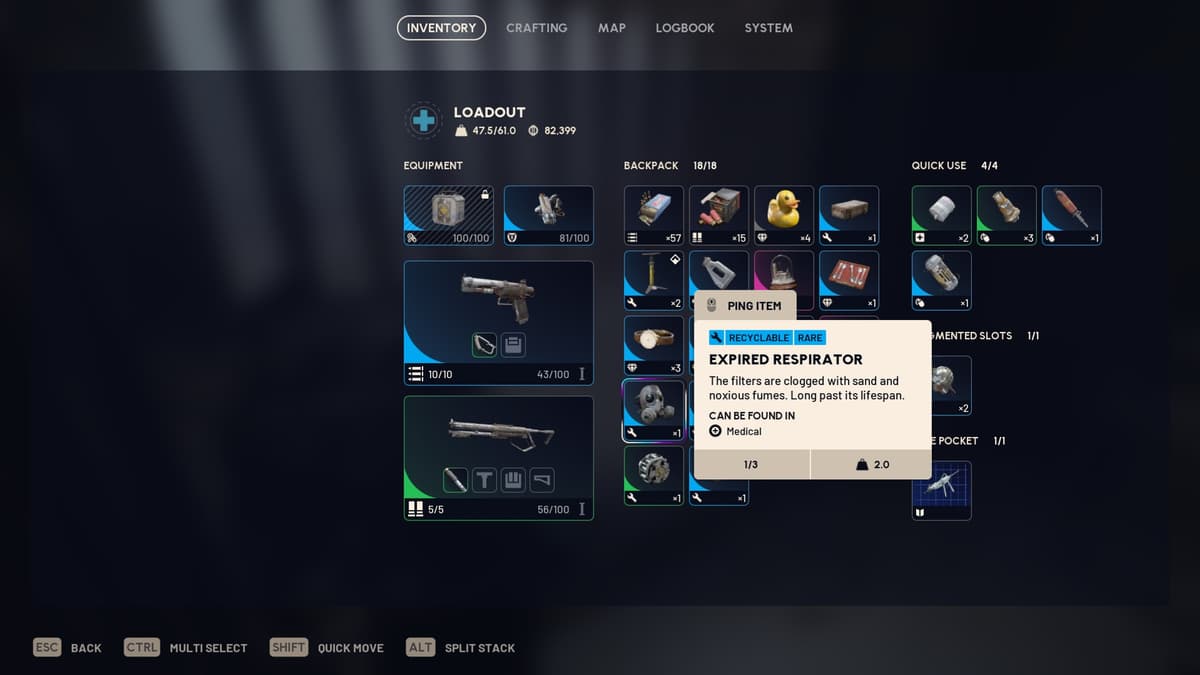Click the crate of shells backpack slot
Screen dimensions: 1200x675
[x=719, y=215]
